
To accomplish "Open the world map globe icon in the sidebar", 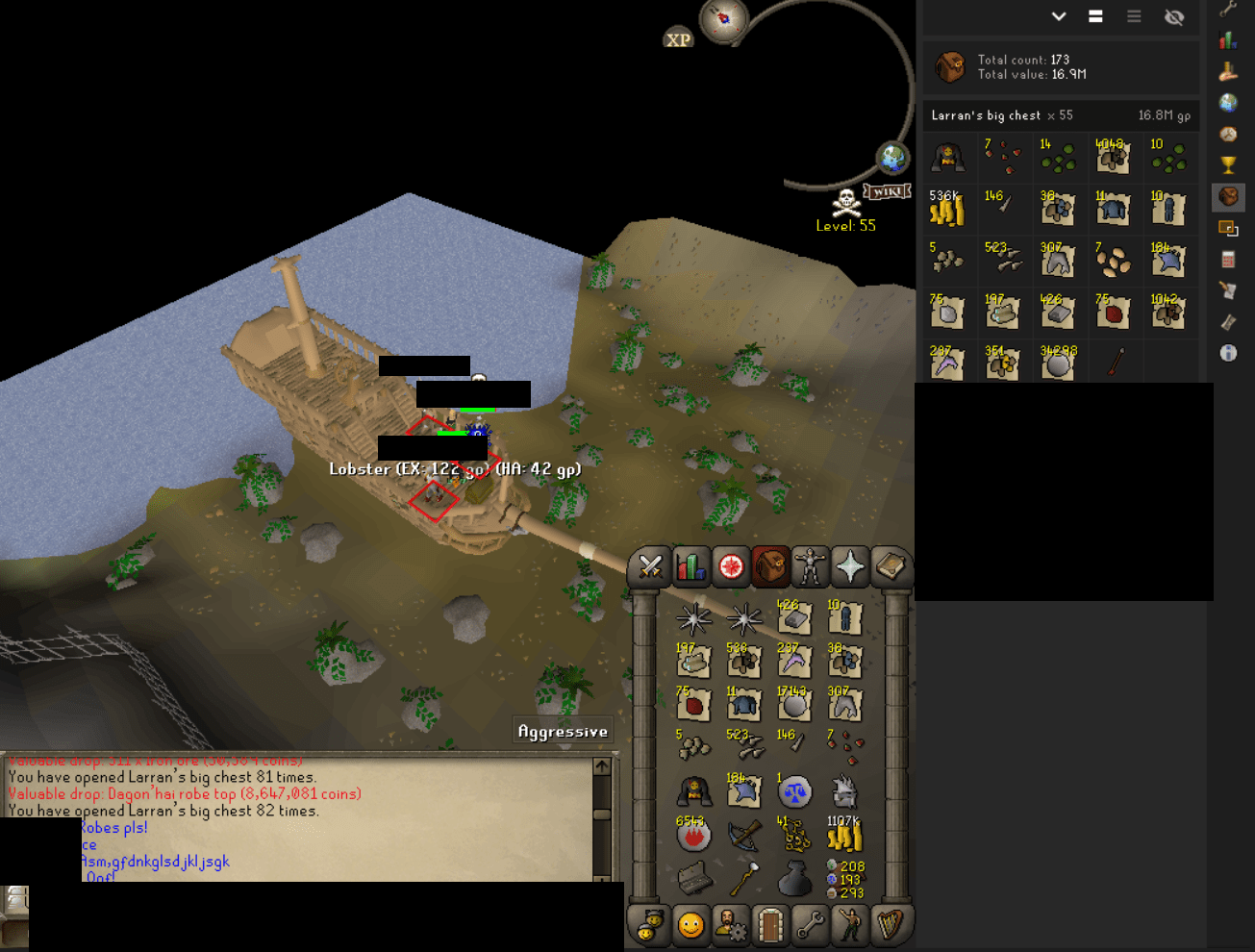I will click(1228, 103).
